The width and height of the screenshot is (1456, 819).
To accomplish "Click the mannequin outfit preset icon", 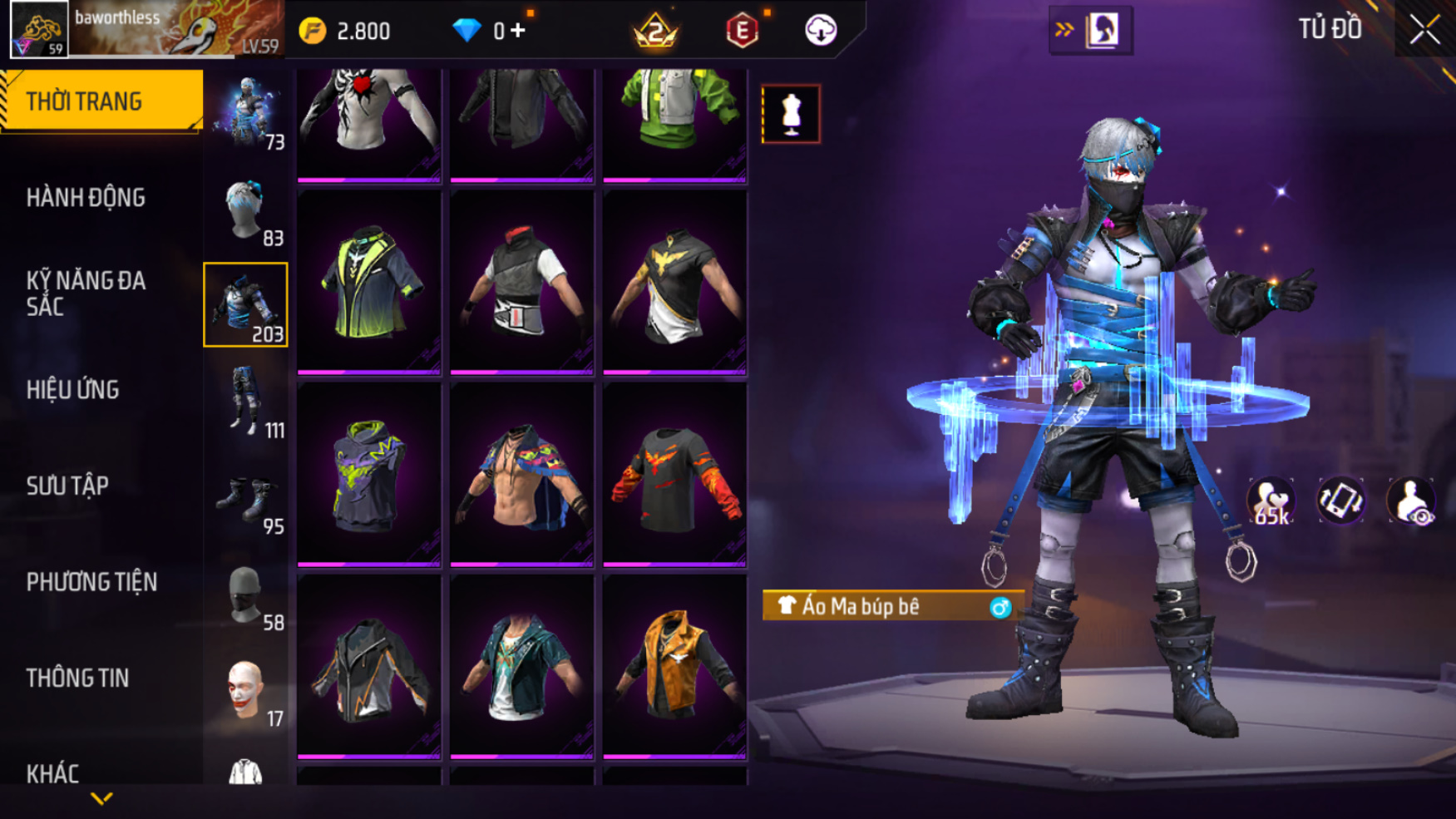I will [791, 114].
